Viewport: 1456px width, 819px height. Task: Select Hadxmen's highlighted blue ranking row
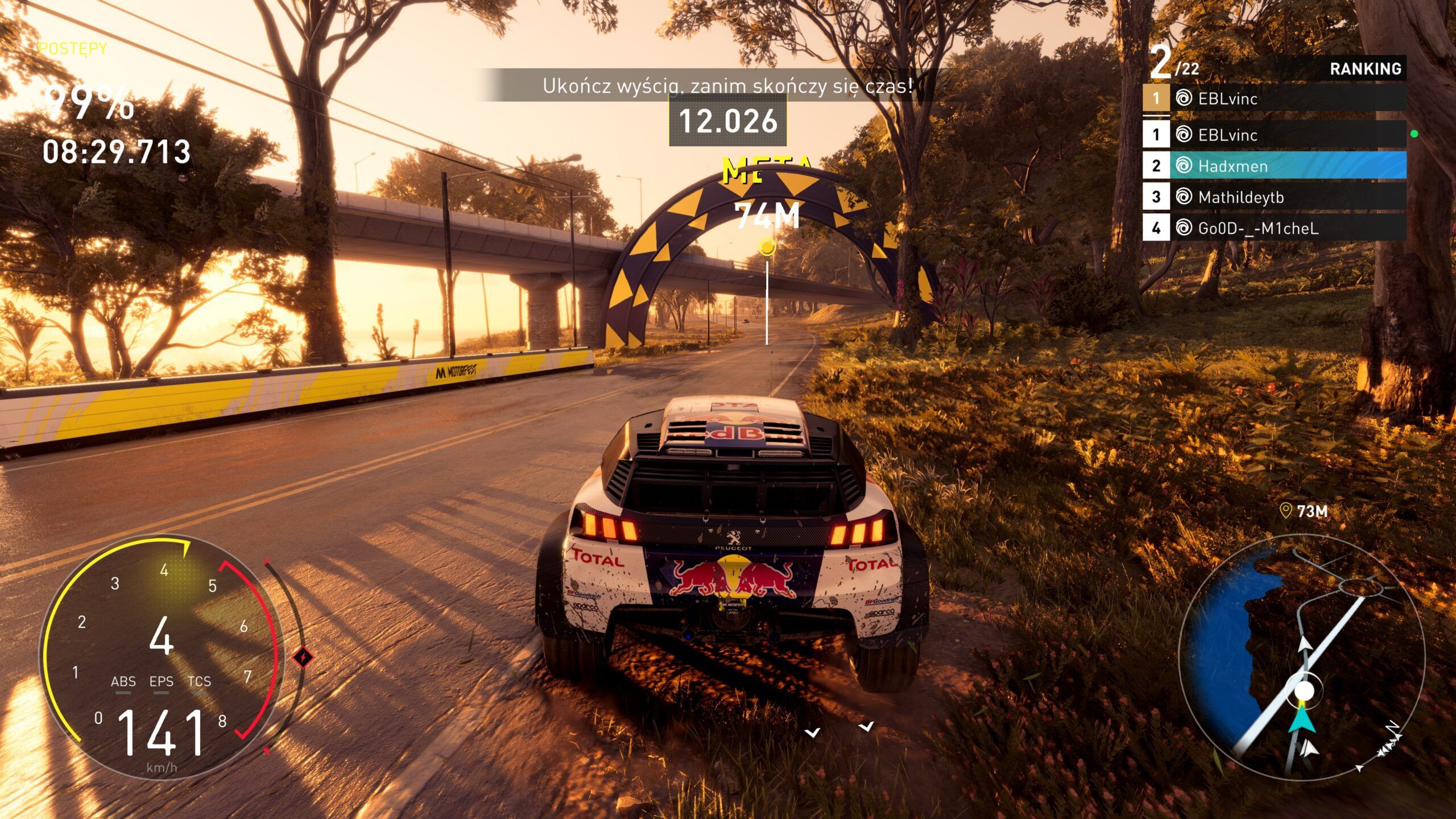pyautogui.click(x=1274, y=166)
